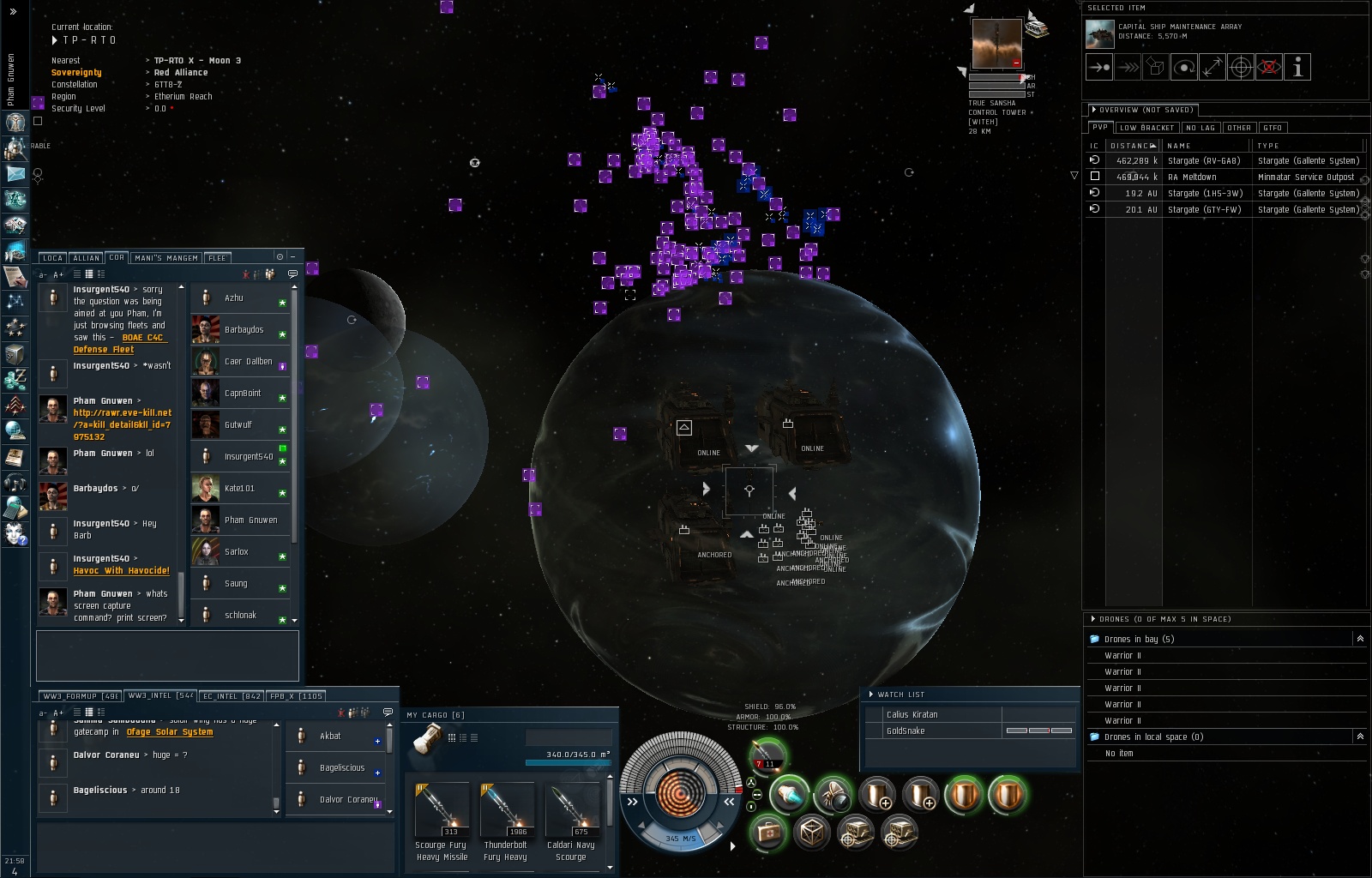Click the Ofage Solar System link

tap(170, 732)
